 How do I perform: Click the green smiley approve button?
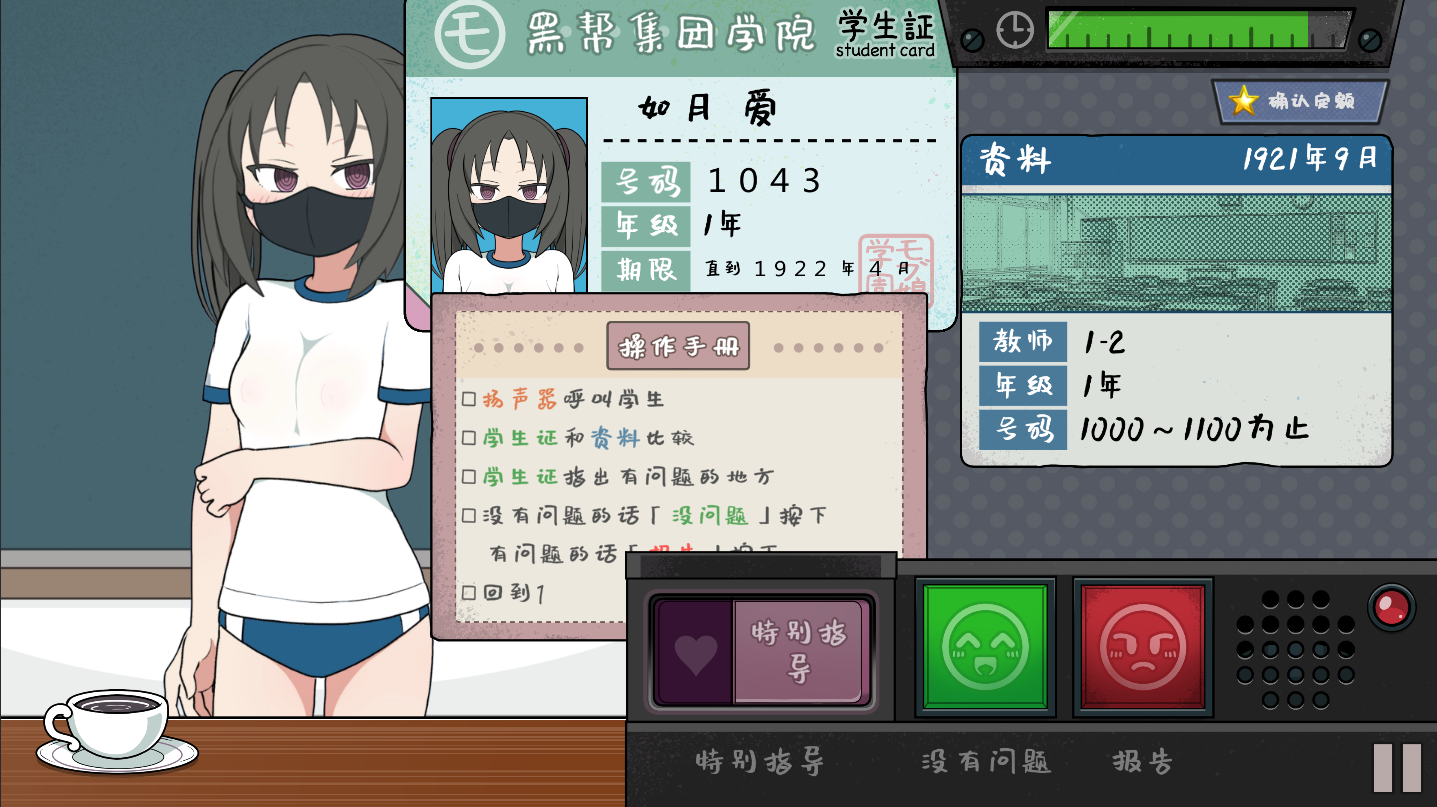[985, 647]
